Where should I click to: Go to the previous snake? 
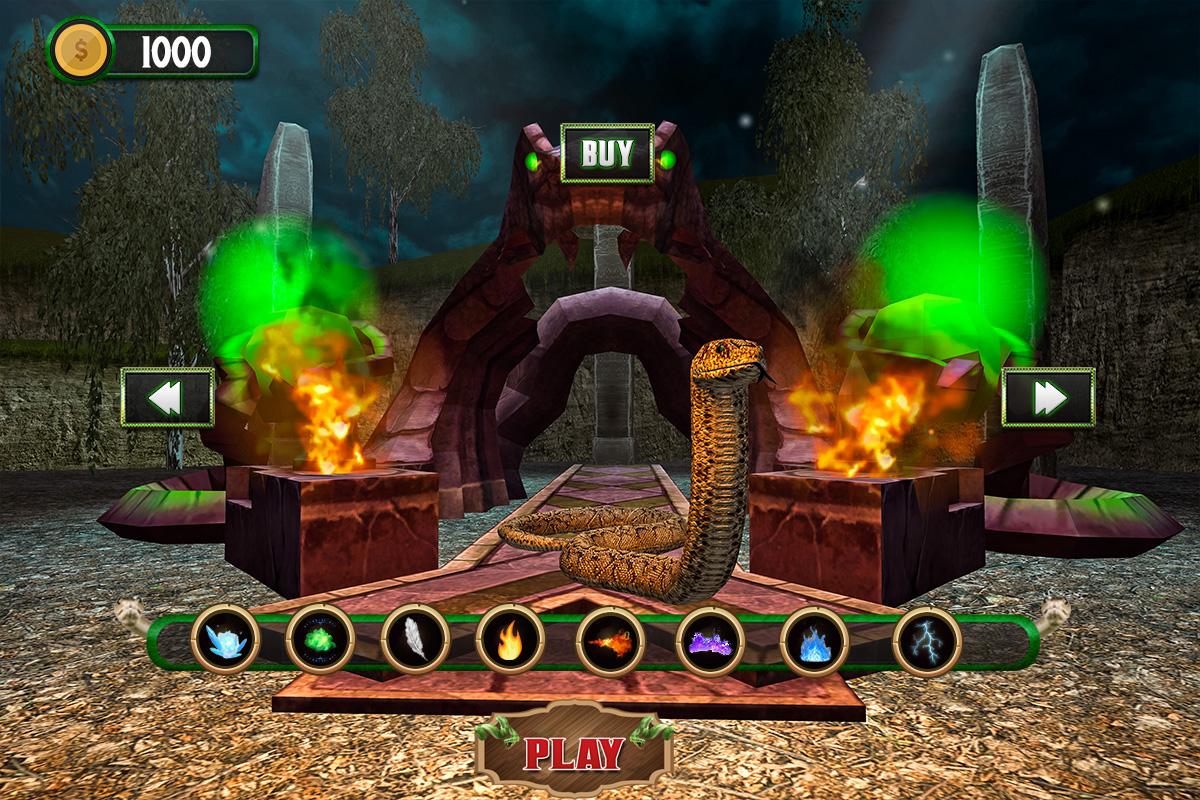click(167, 397)
